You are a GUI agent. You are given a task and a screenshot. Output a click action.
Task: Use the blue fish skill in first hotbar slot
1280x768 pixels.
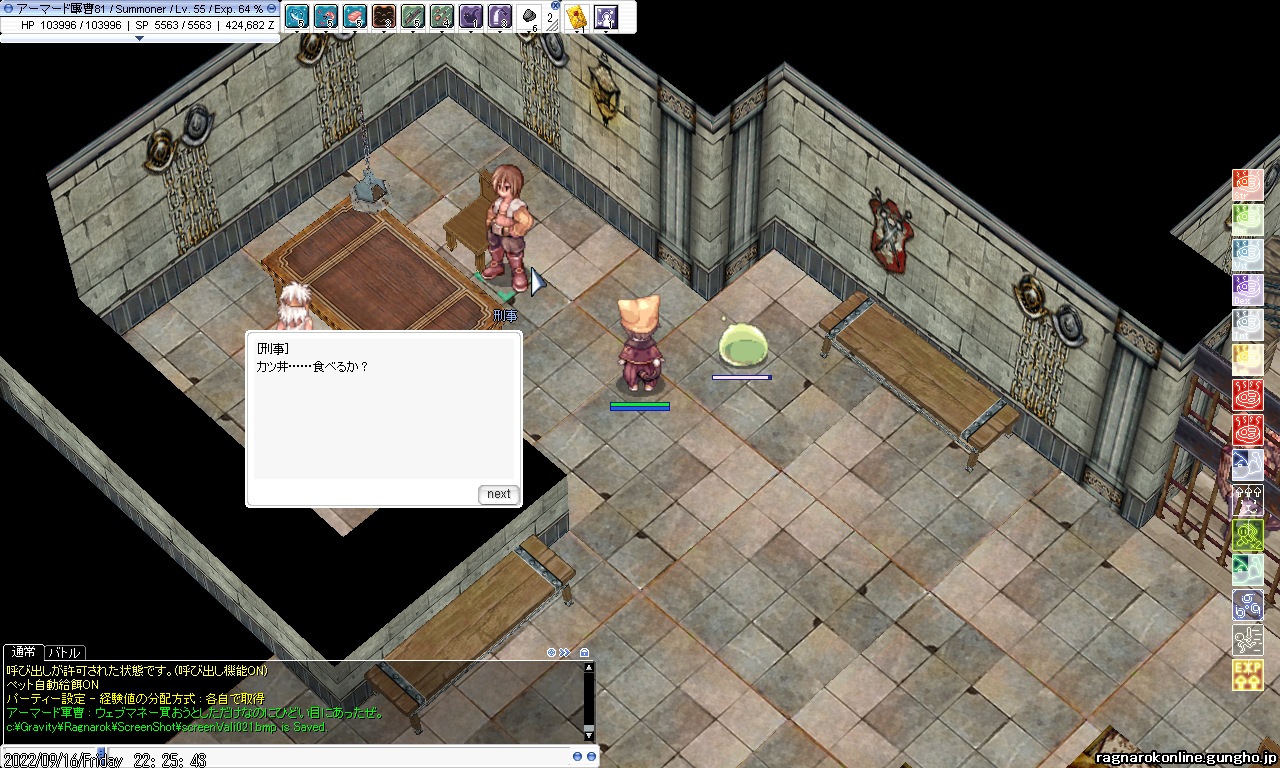click(x=296, y=16)
